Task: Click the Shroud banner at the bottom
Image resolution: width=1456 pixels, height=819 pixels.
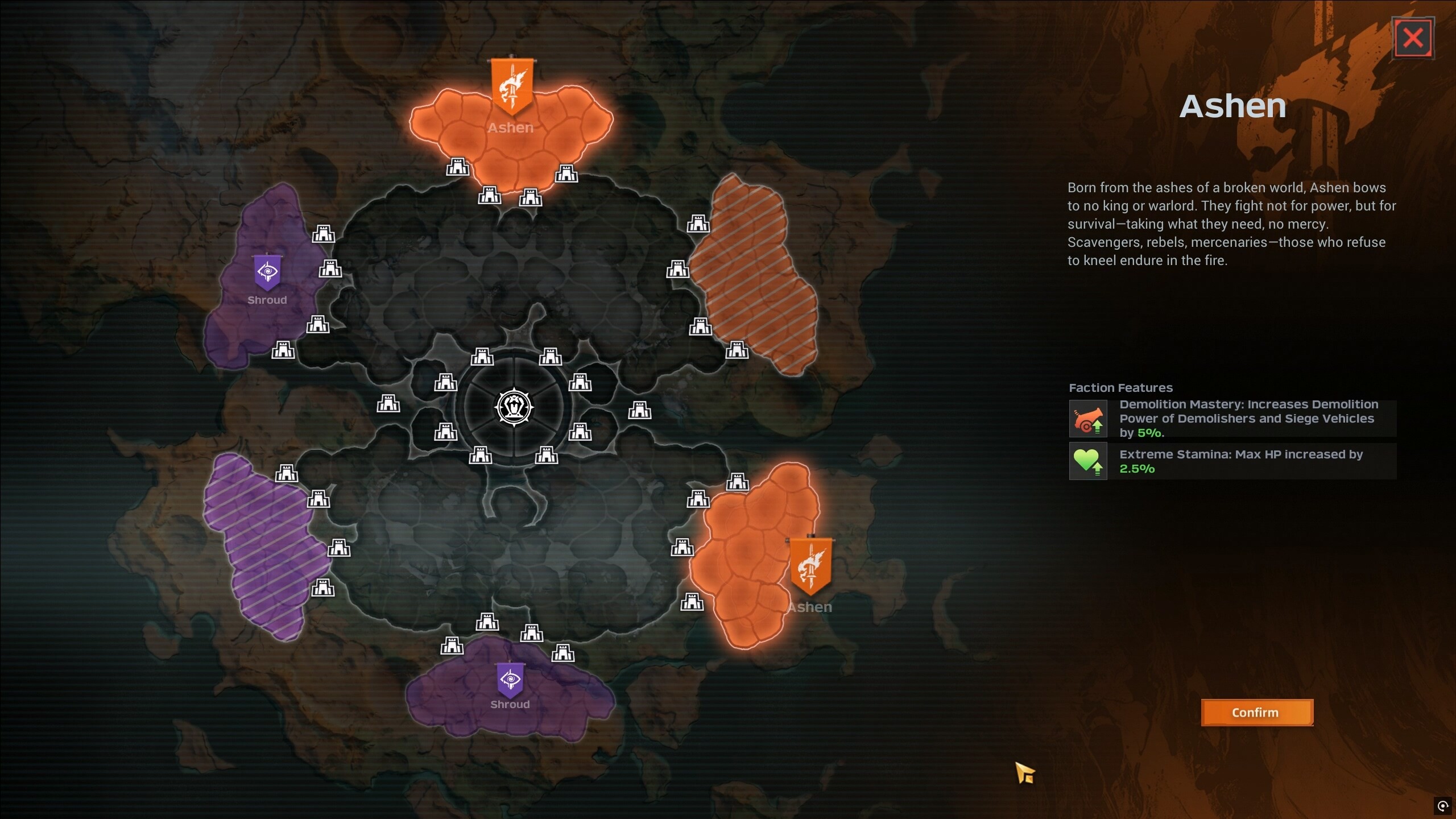Action: (509, 680)
